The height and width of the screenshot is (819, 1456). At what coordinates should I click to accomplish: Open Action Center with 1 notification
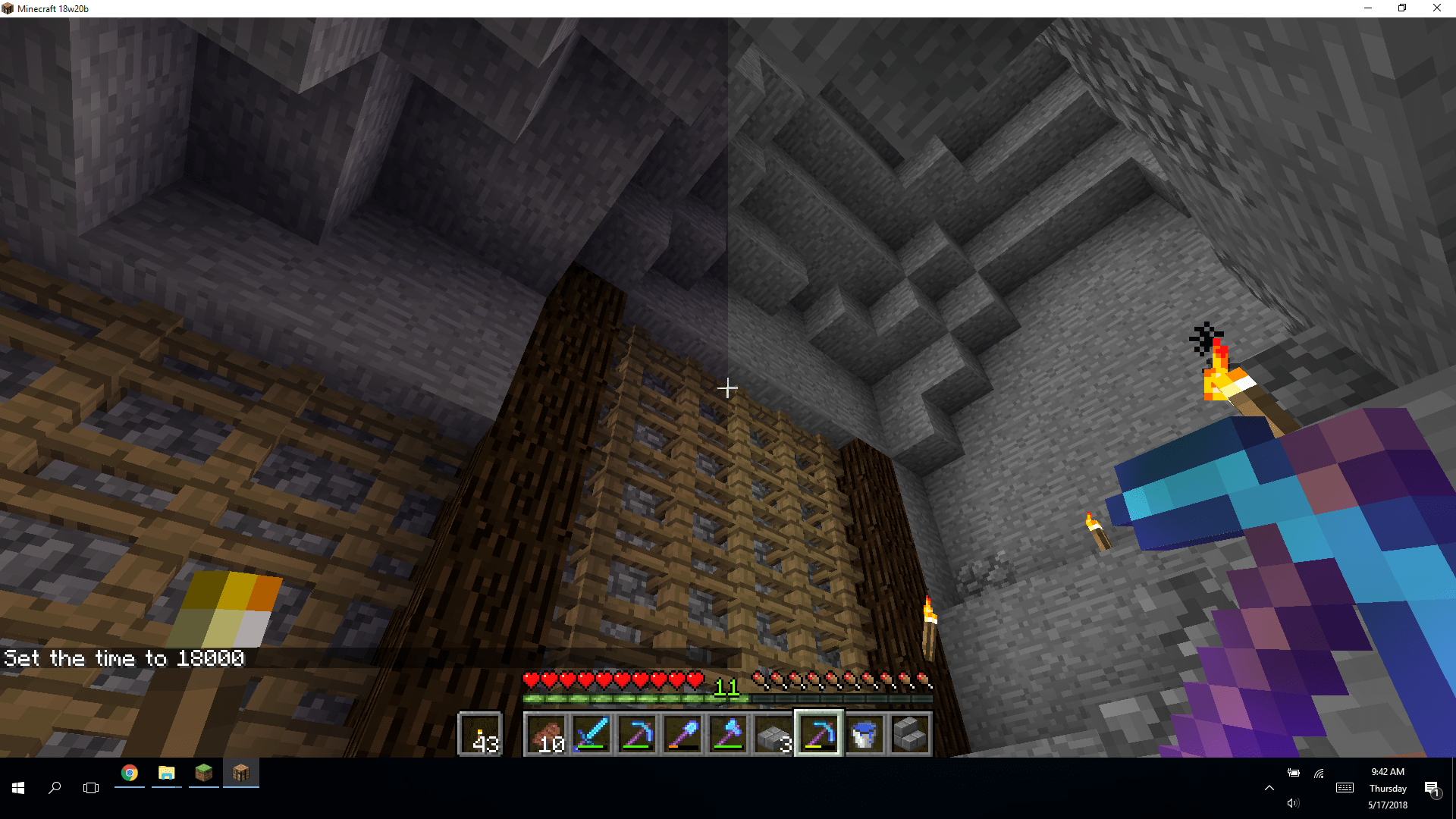click(1430, 788)
